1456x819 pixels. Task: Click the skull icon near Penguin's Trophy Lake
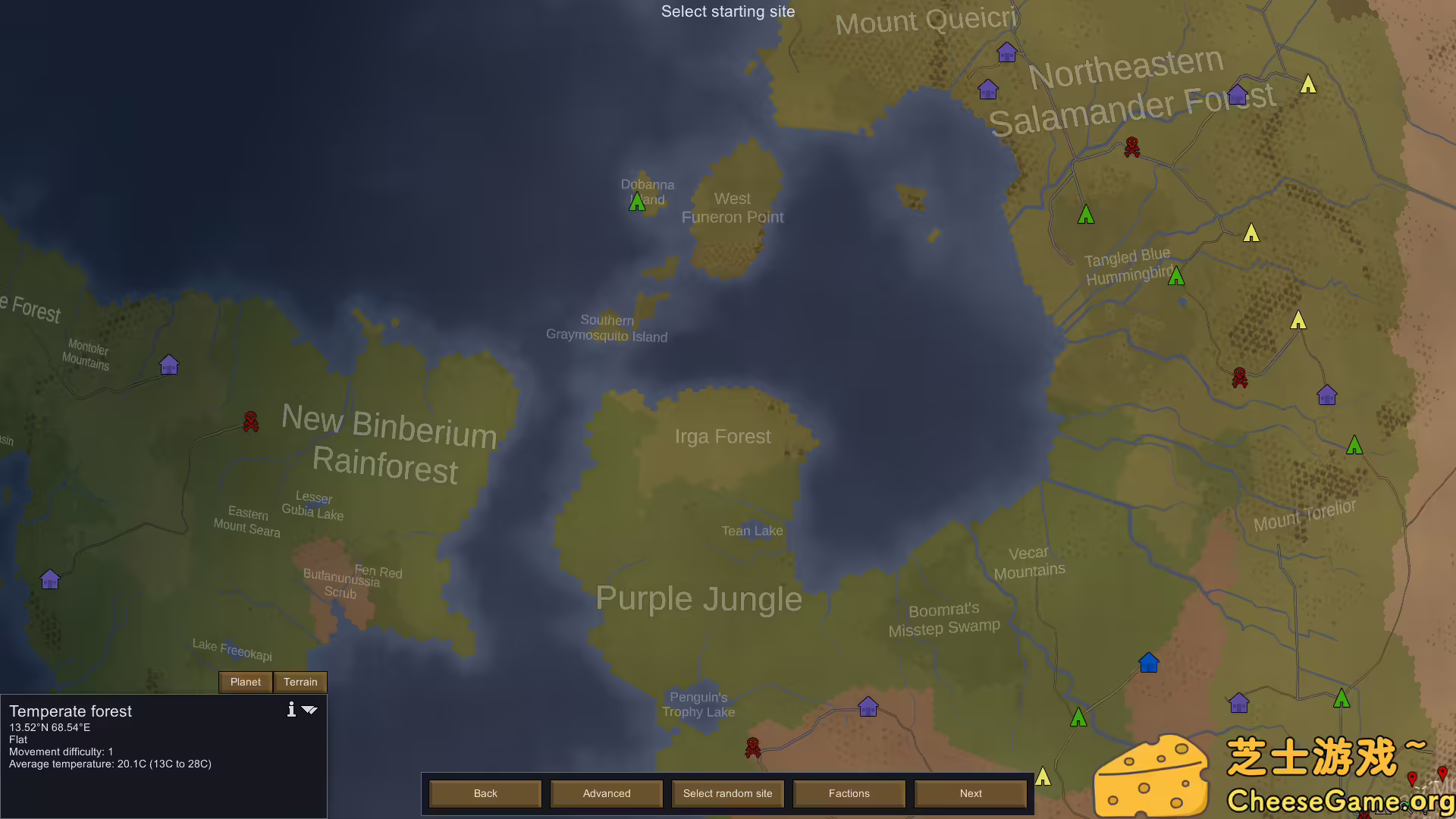point(752,748)
